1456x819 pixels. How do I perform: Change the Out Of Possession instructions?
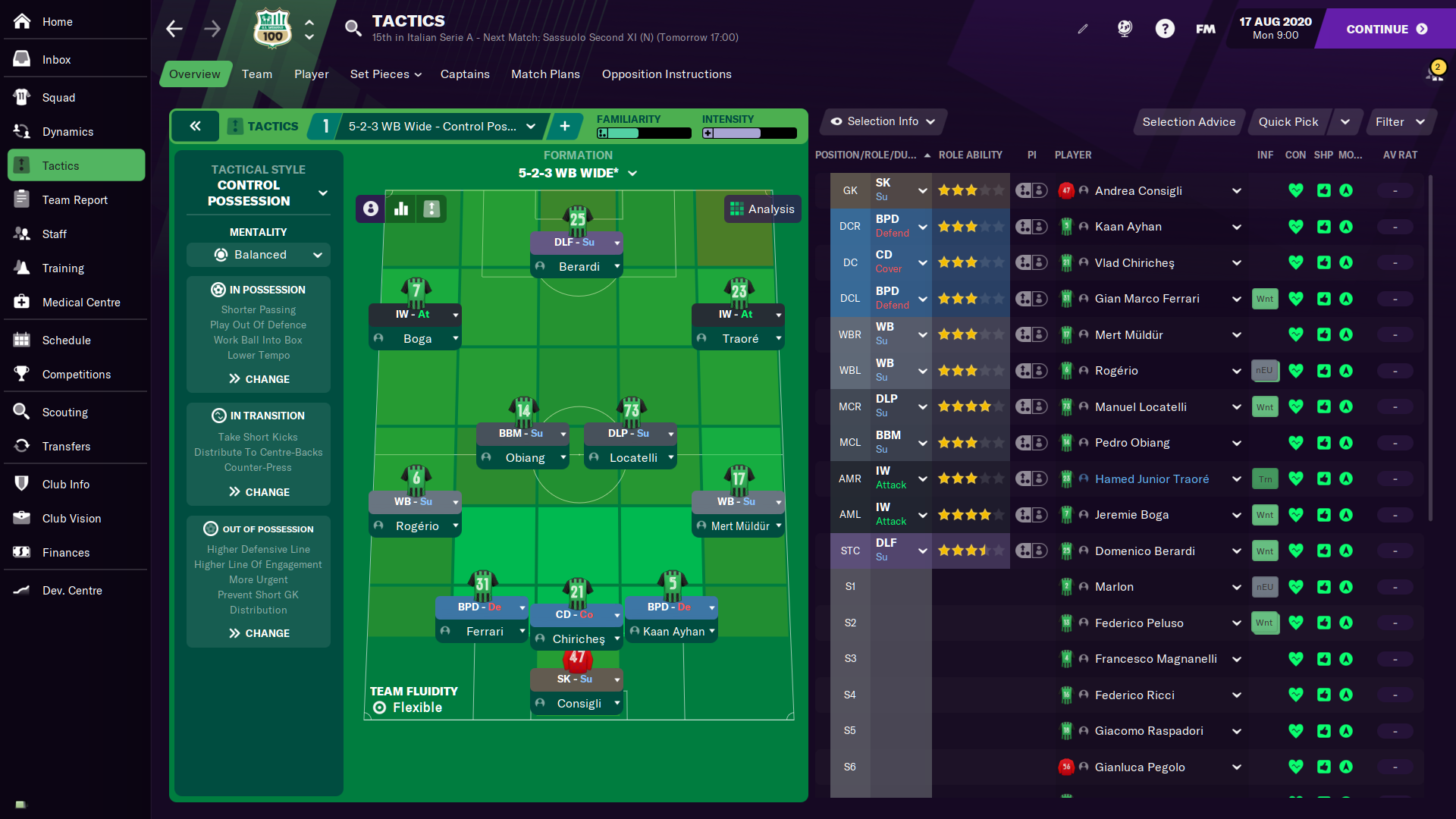tap(259, 633)
